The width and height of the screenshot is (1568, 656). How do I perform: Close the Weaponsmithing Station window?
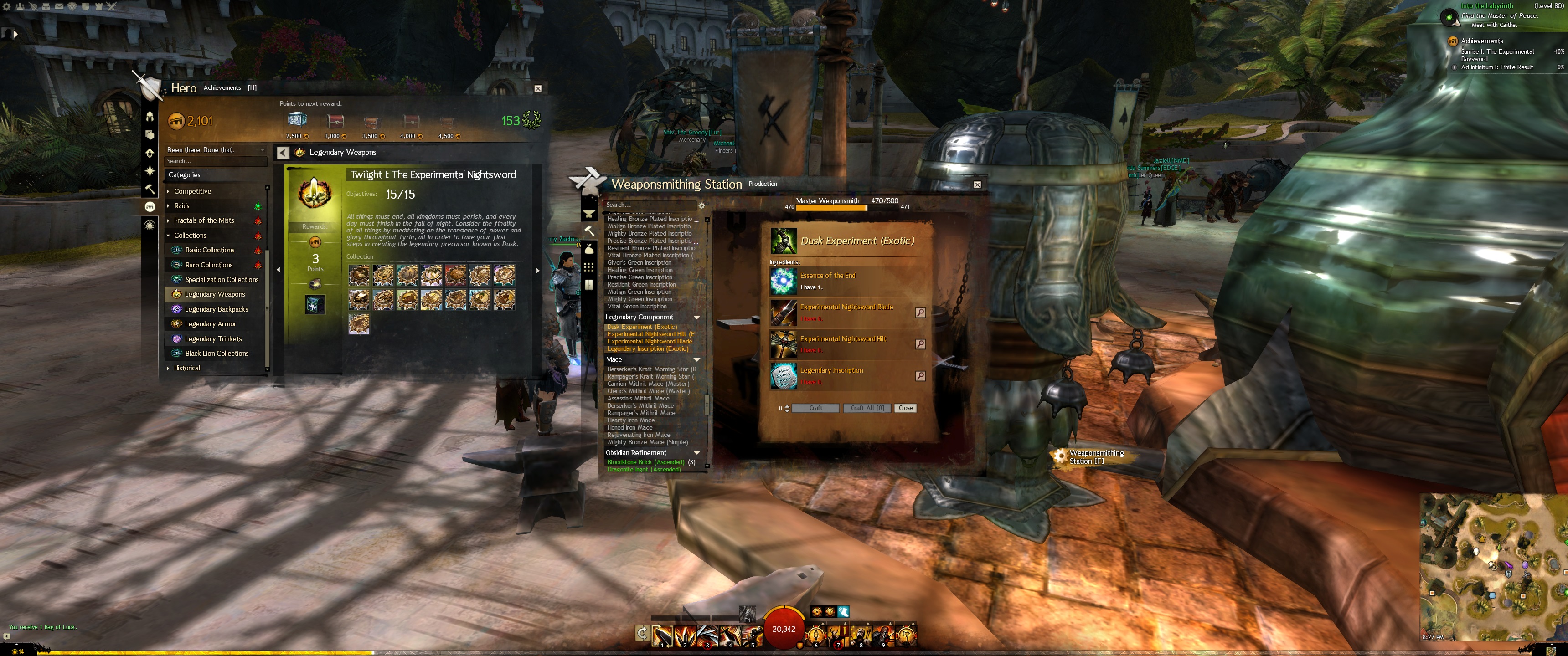pos(977,184)
